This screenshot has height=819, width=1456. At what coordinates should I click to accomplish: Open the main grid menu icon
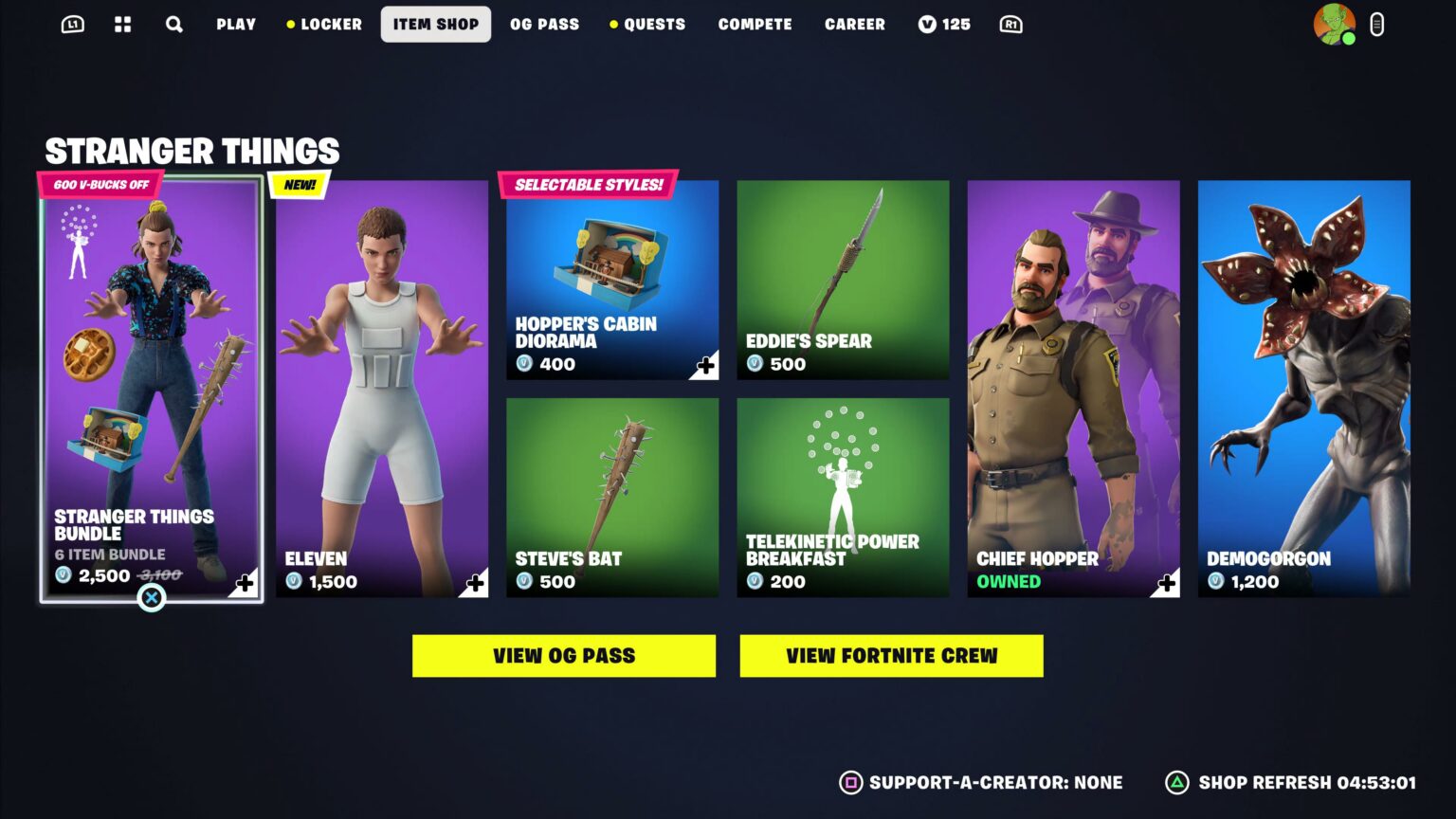pyautogui.click(x=121, y=24)
